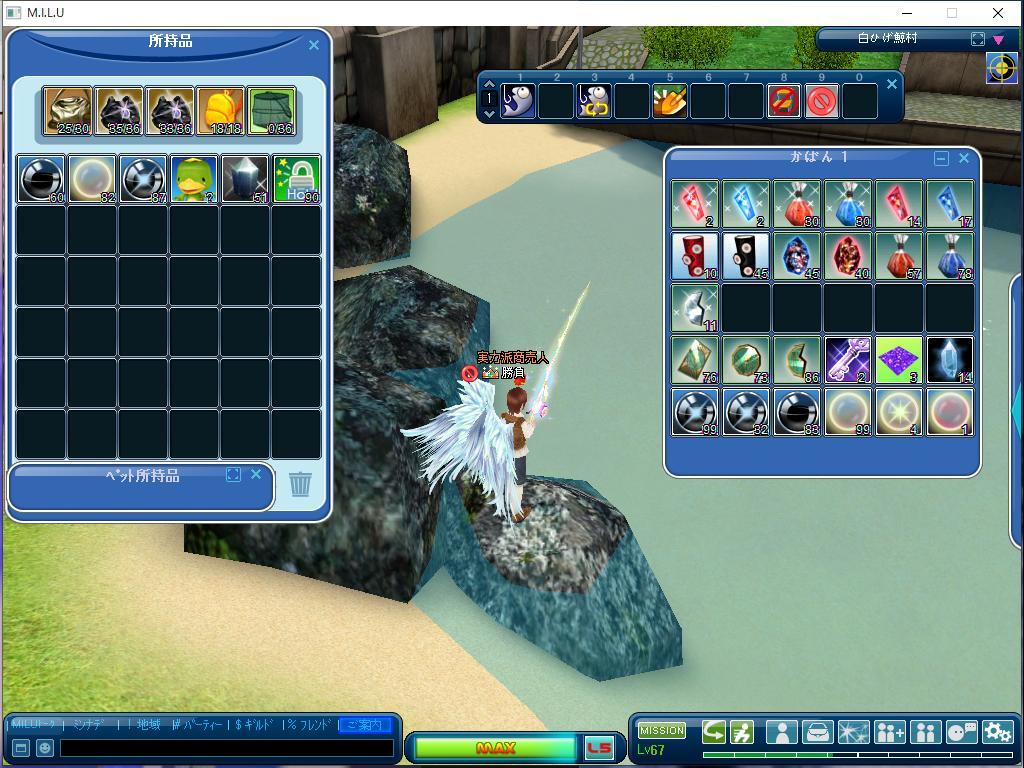1024x768 pixels.
Task: Minimize the かばん 1 bag window
Action: [941, 158]
